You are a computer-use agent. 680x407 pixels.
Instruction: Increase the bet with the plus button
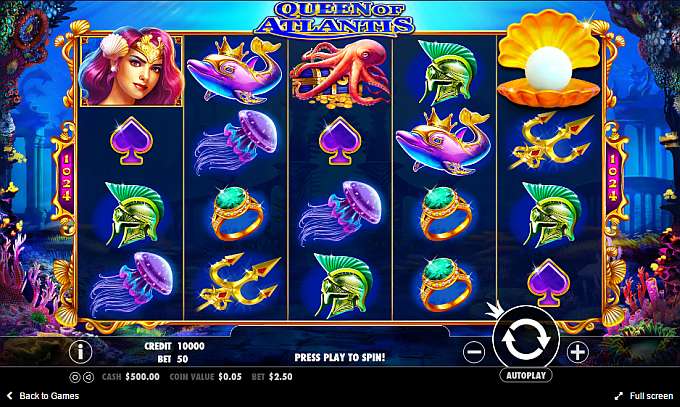coord(578,352)
